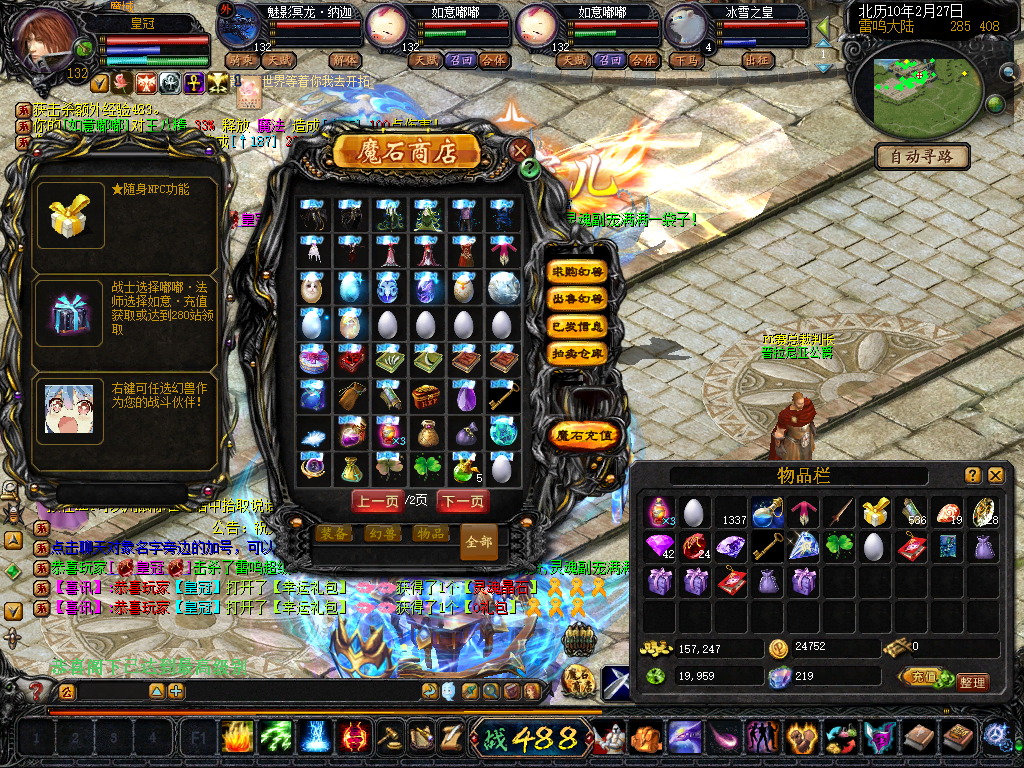The width and height of the screenshot is (1024, 768).
Task: Select the four-leaf clover in the shop
Action: click(x=427, y=467)
